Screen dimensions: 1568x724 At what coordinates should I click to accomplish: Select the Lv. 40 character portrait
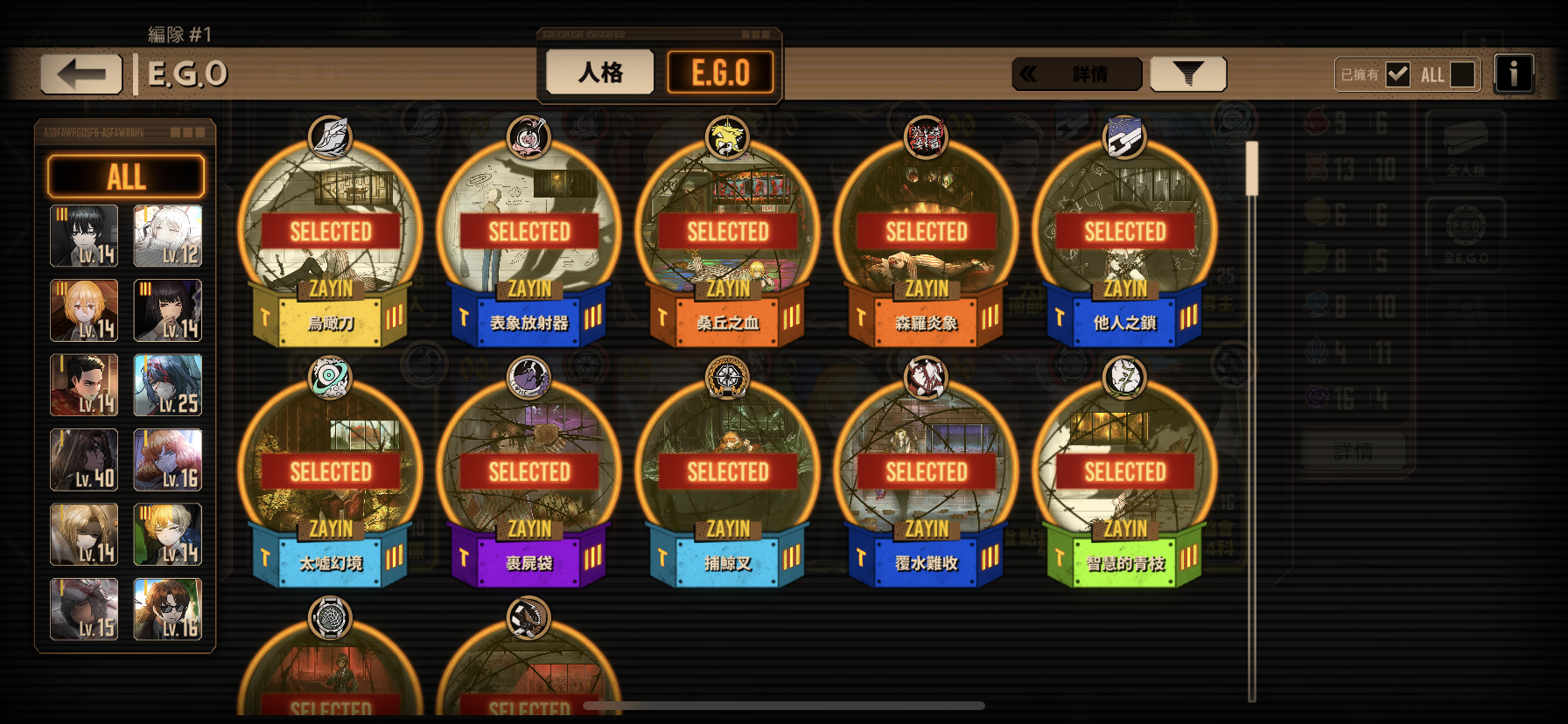(x=84, y=459)
